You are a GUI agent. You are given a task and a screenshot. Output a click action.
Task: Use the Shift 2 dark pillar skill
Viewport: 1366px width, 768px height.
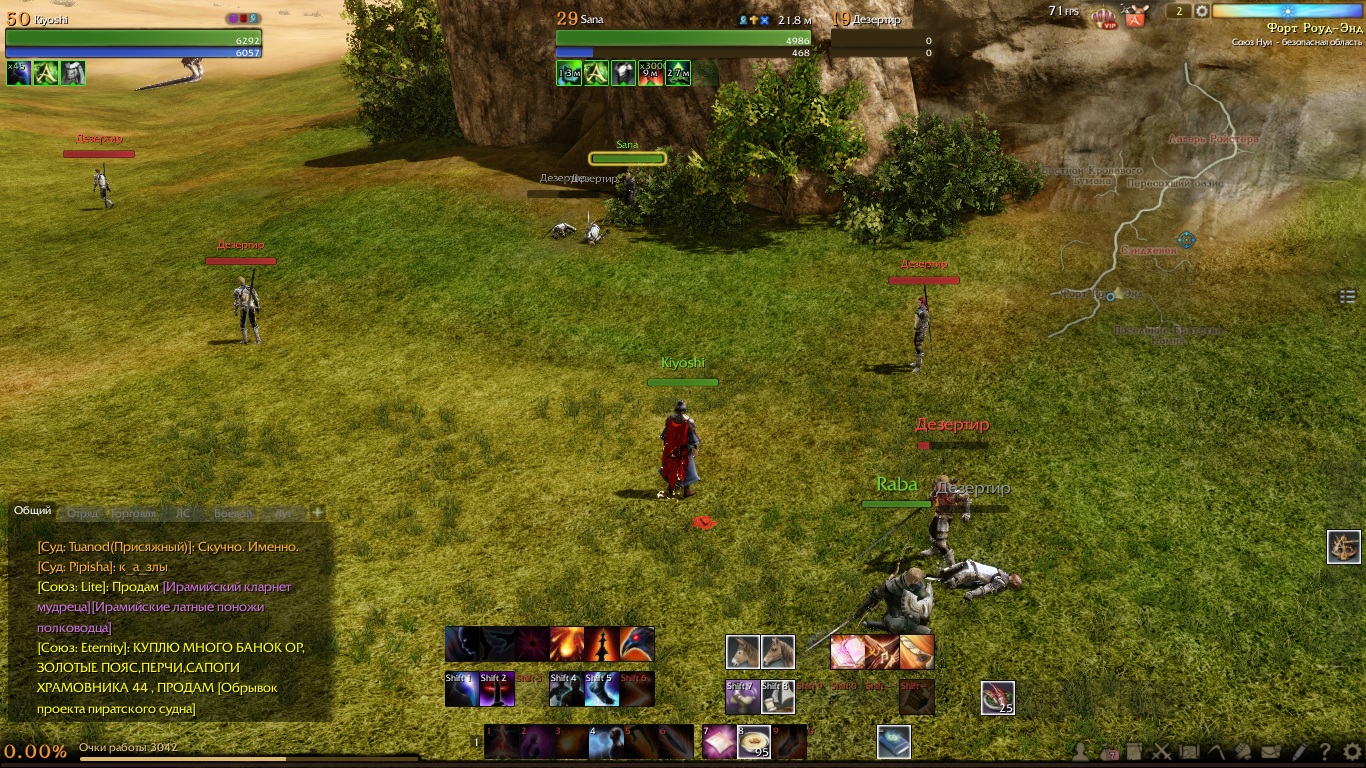point(497,689)
